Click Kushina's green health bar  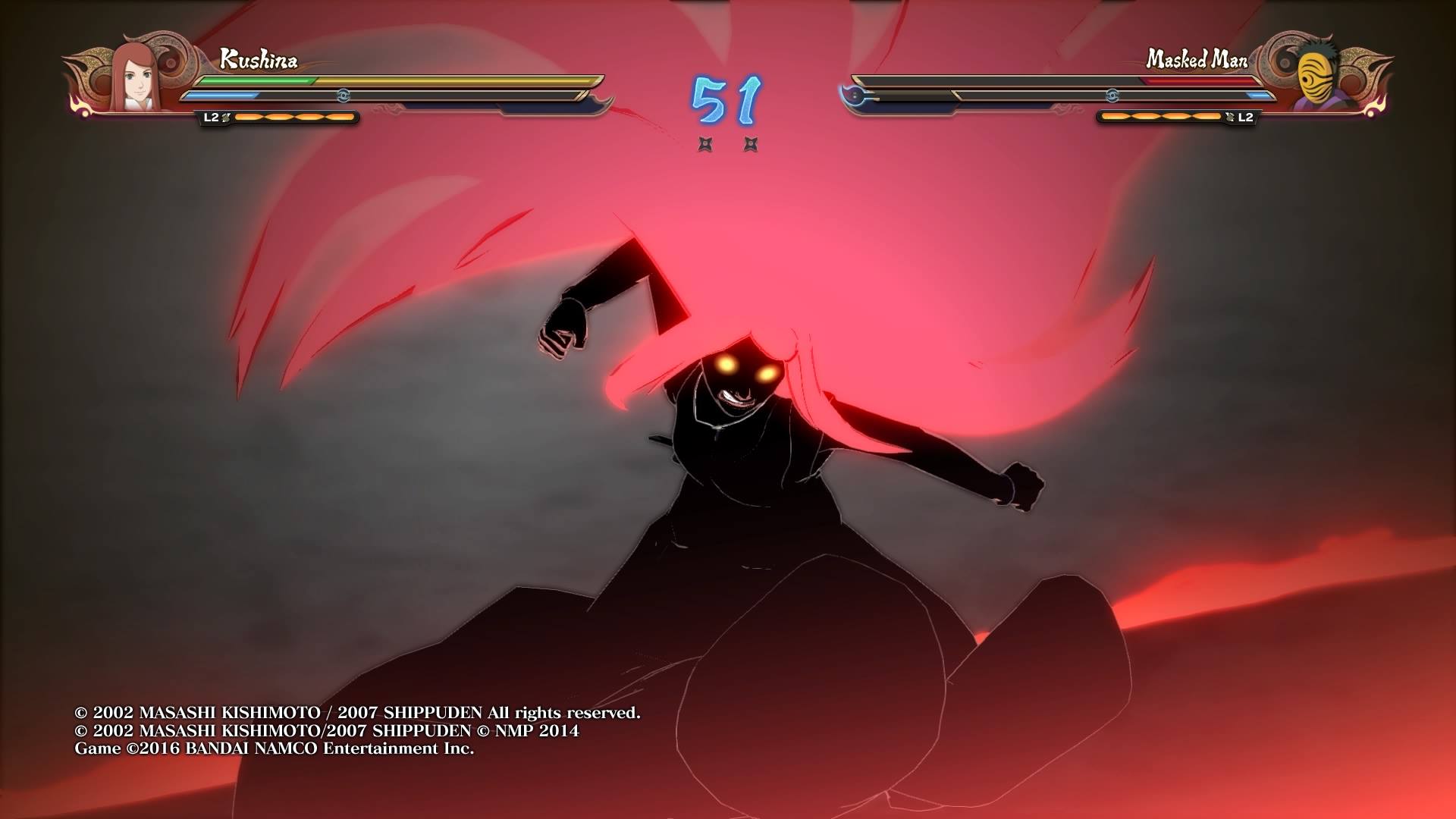(258, 79)
